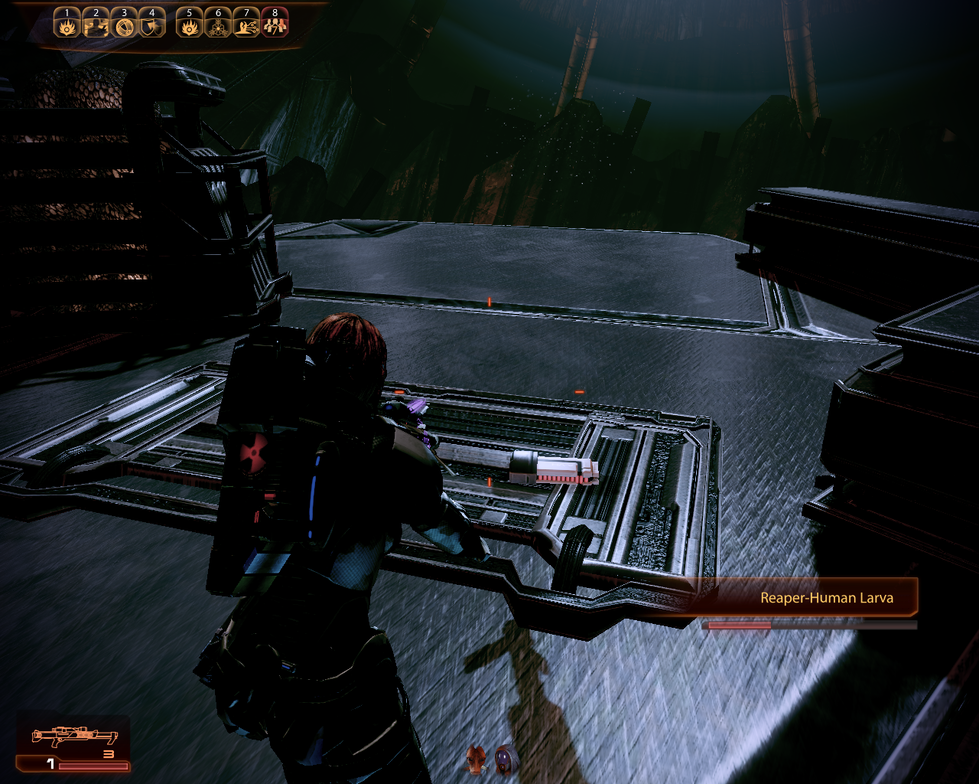Viewport: 979px width, 784px height.
Task: Select the salarian squadmate portrait
Action: pyautogui.click(x=478, y=760)
